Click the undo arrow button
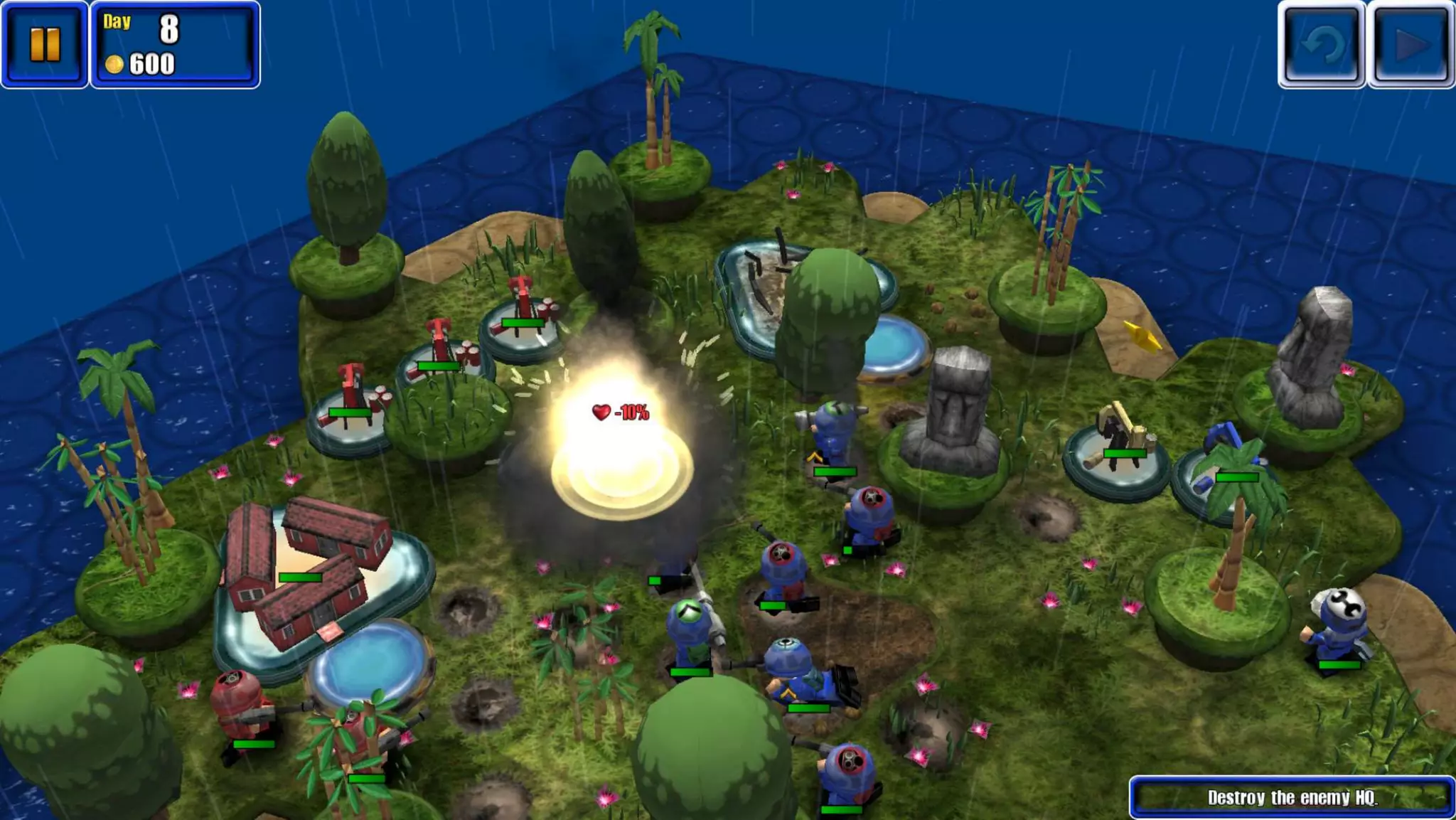 click(1322, 45)
